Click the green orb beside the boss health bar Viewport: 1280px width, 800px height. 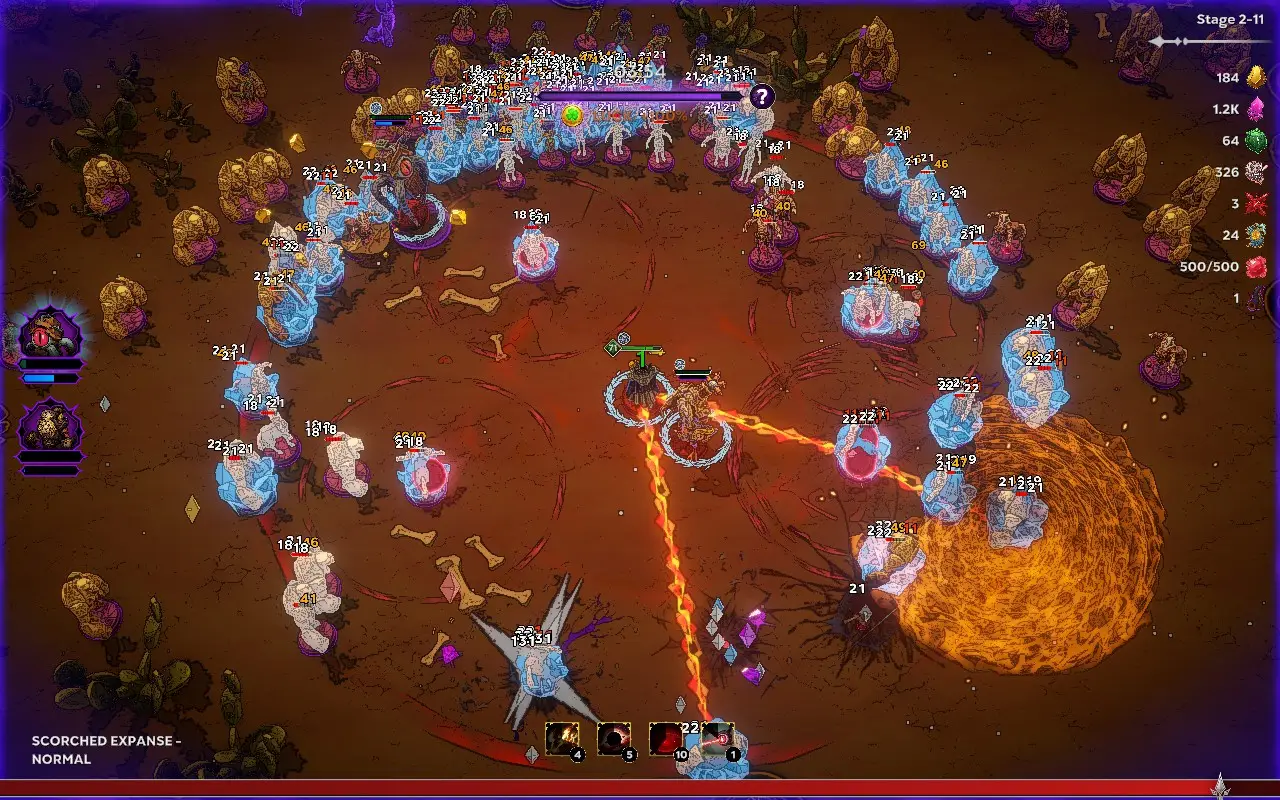pos(571,114)
